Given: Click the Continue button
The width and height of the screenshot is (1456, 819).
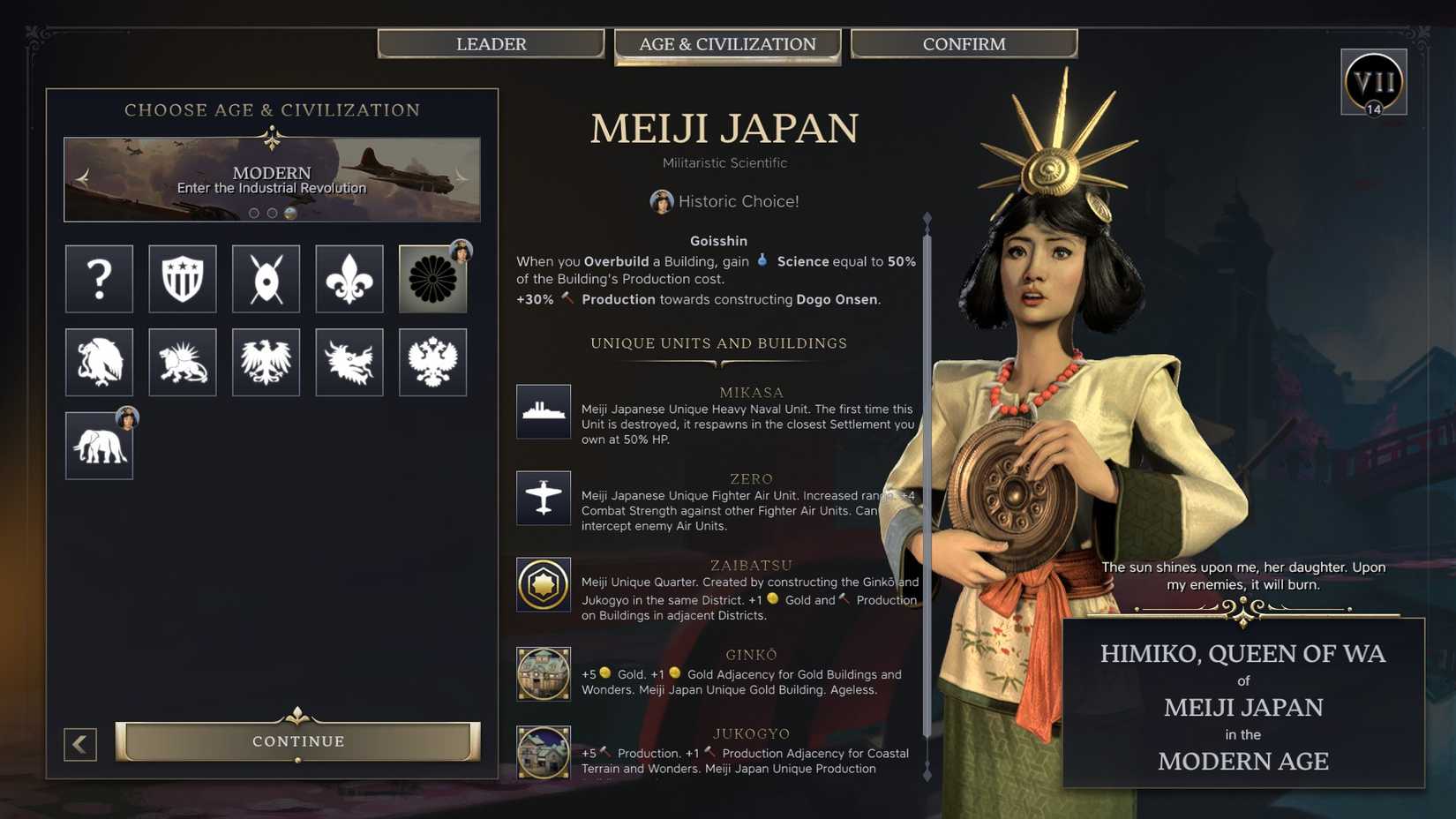Looking at the screenshot, I should click(x=297, y=741).
